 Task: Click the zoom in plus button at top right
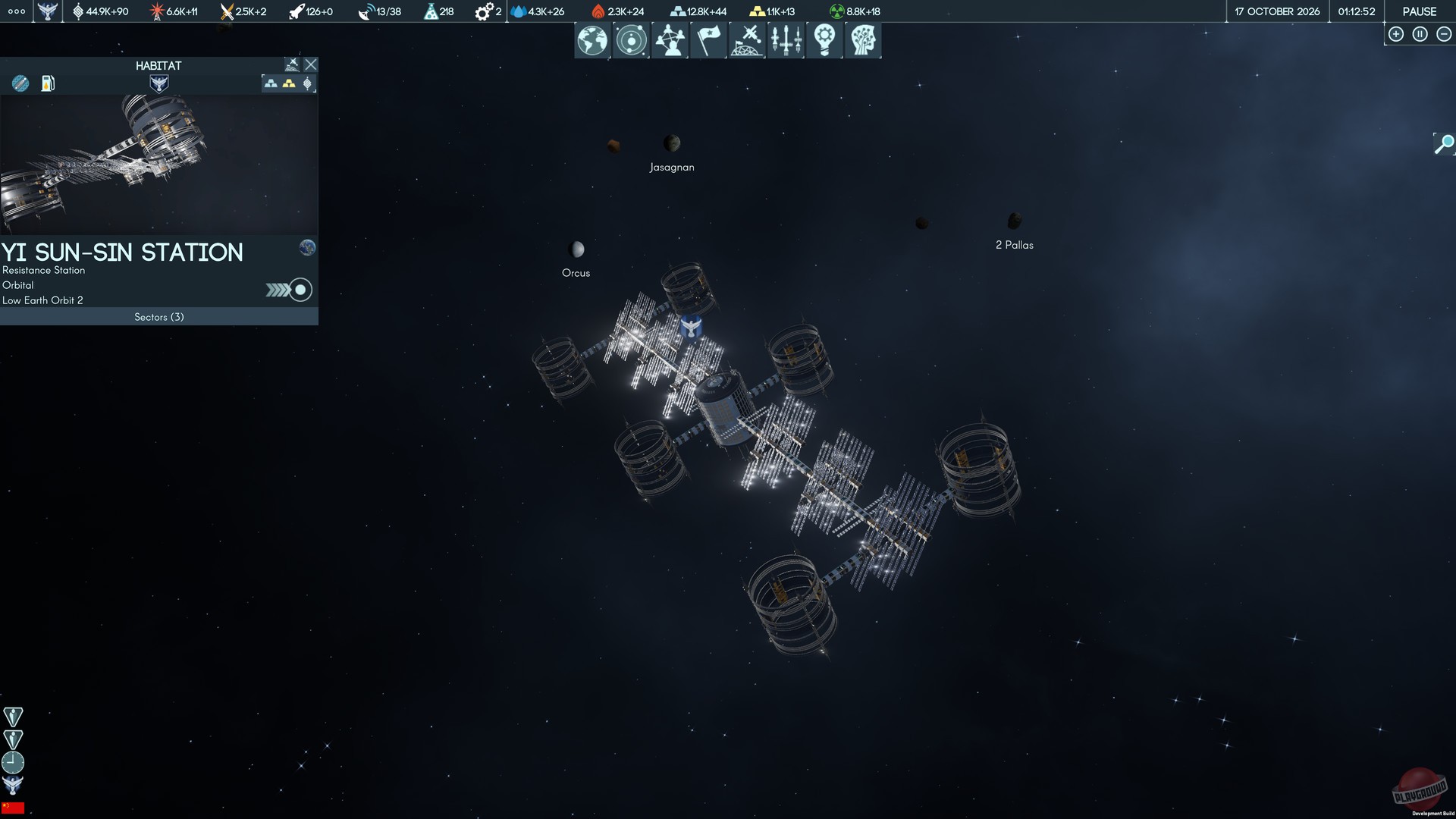point(1396,33)
